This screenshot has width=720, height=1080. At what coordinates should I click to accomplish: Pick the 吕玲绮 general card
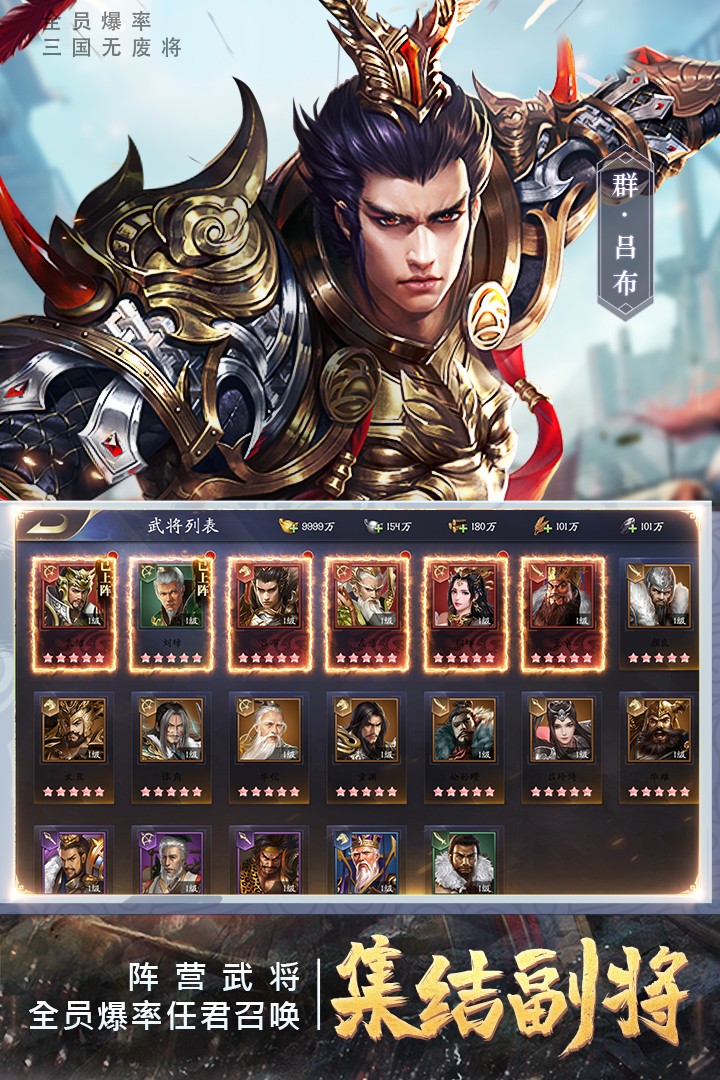[561, 745]
